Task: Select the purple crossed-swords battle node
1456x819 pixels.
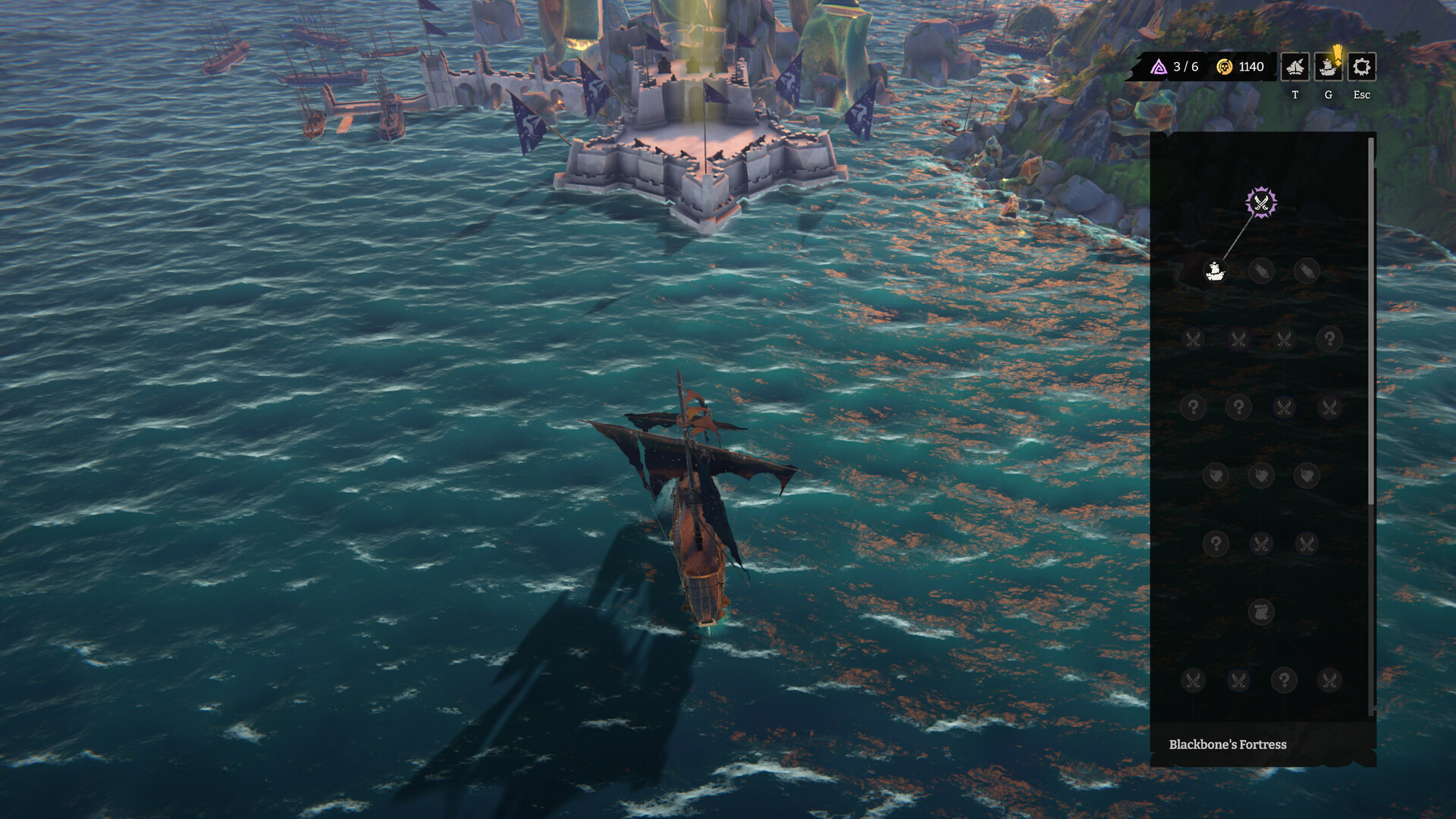Action: 1260,201
